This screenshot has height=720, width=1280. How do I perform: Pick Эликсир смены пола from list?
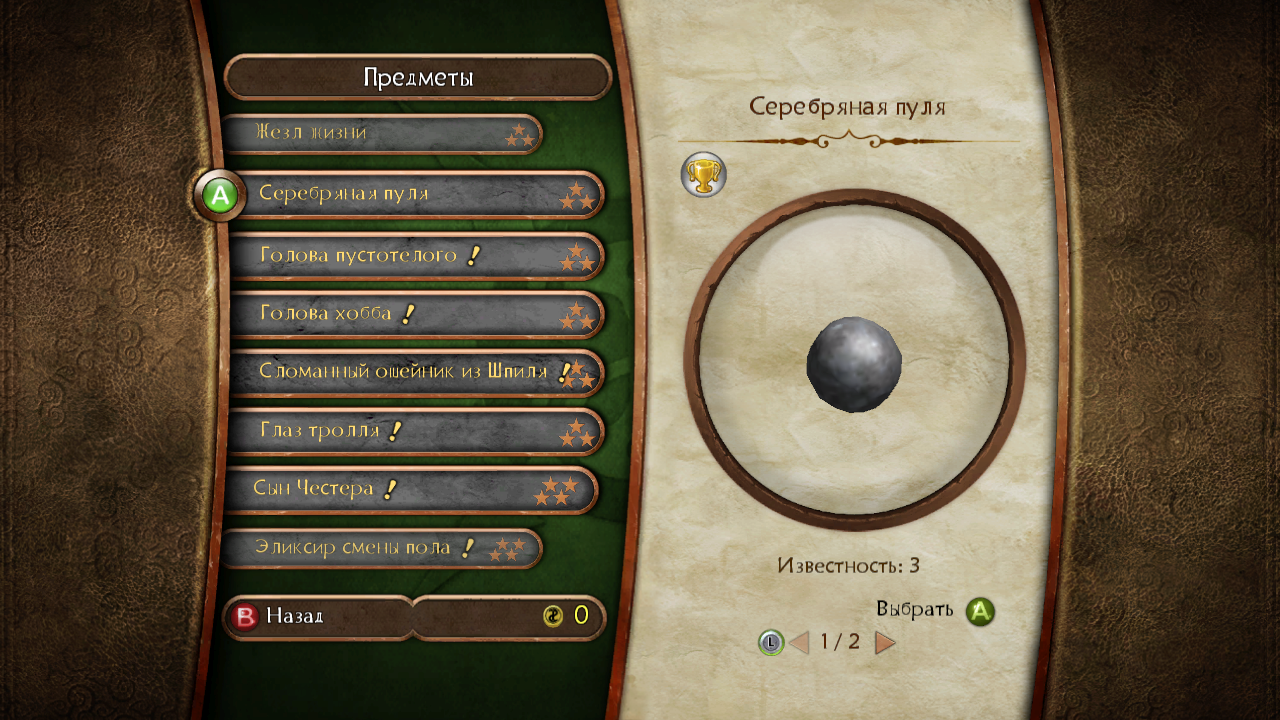click(380, 548)
